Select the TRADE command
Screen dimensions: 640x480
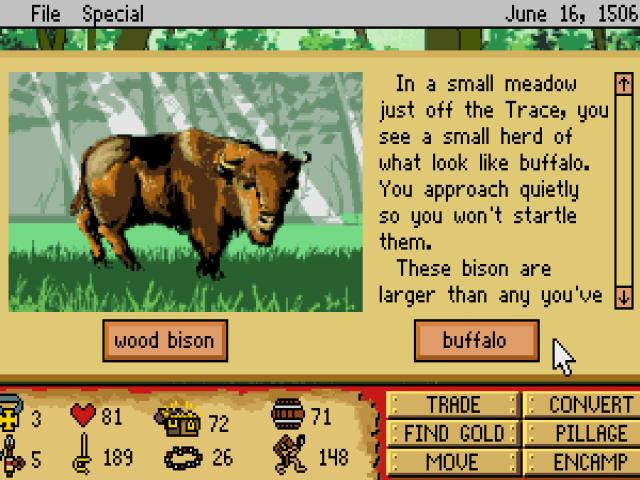coord(453,405)
